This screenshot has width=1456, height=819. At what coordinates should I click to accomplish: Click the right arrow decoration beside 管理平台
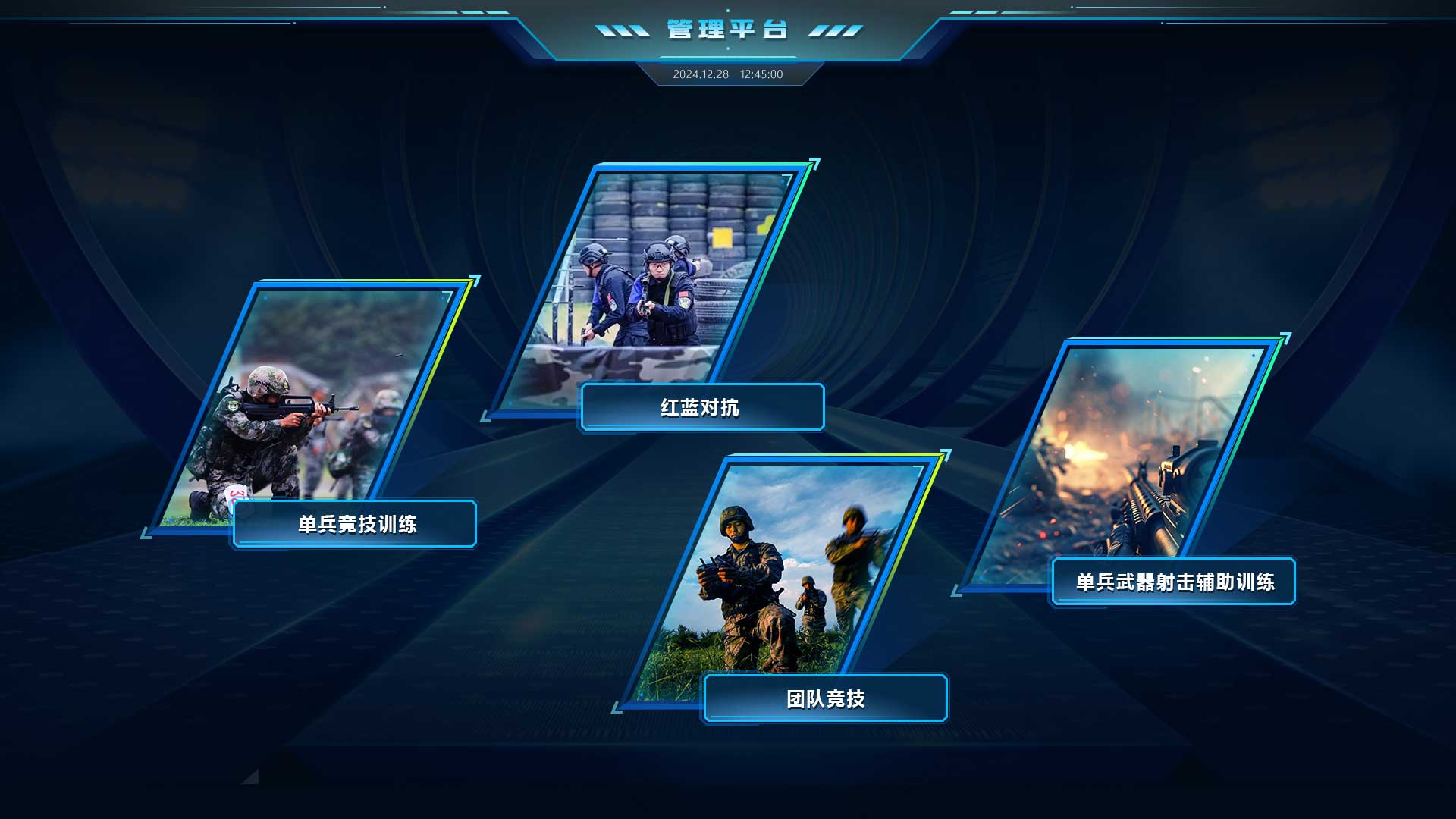coord(834,30)
